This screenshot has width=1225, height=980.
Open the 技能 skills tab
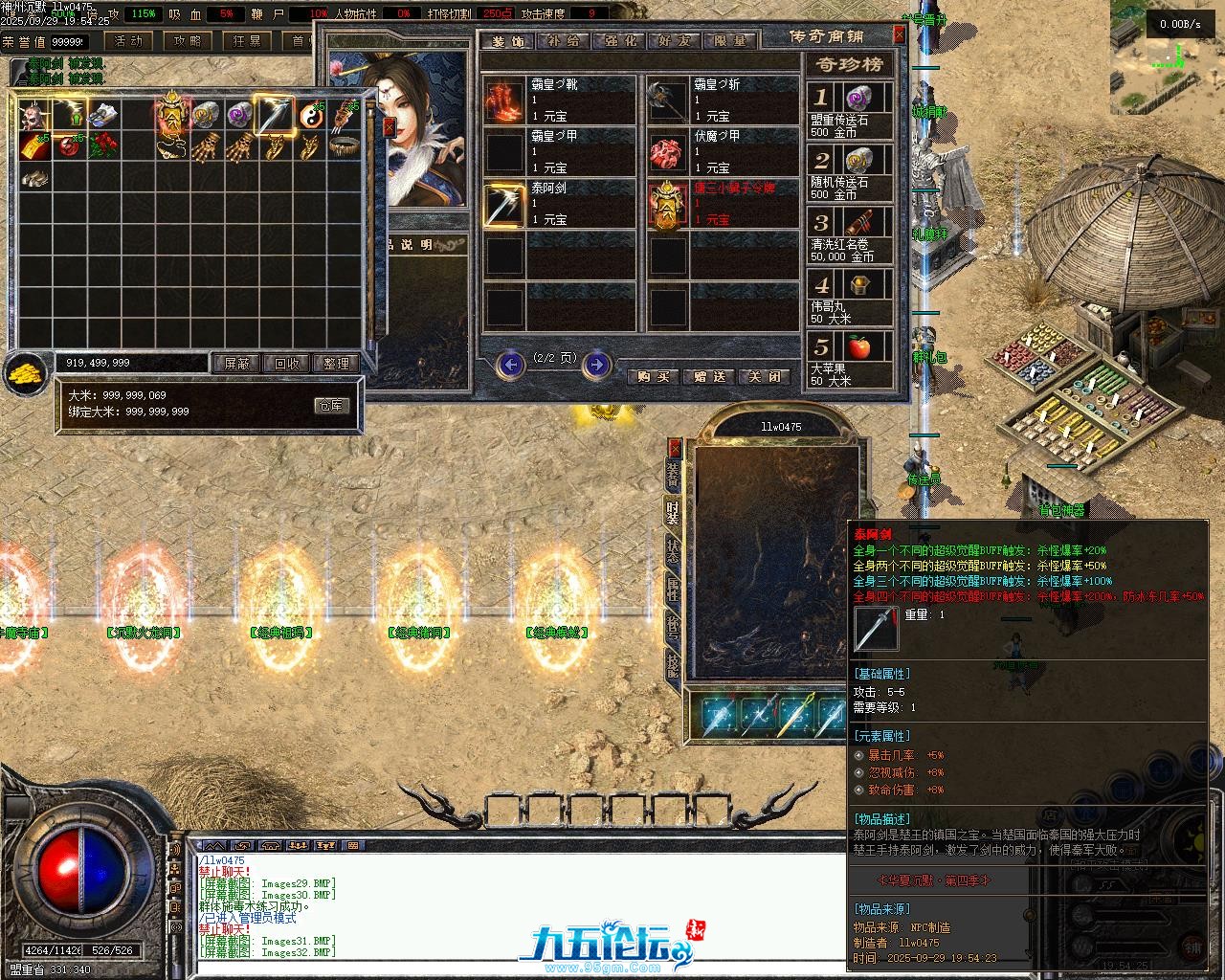tap(674, 665)
